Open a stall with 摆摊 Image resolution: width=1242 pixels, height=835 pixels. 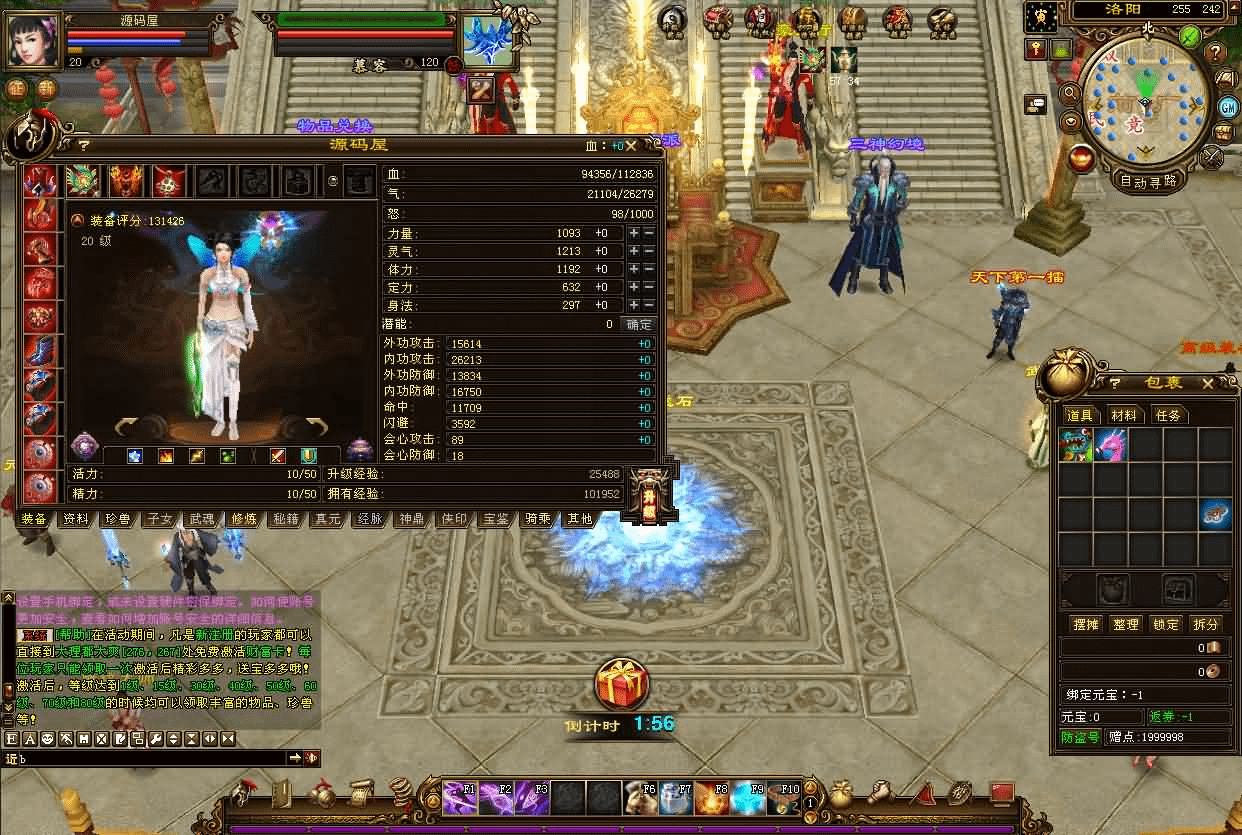tap(1086, 624)
